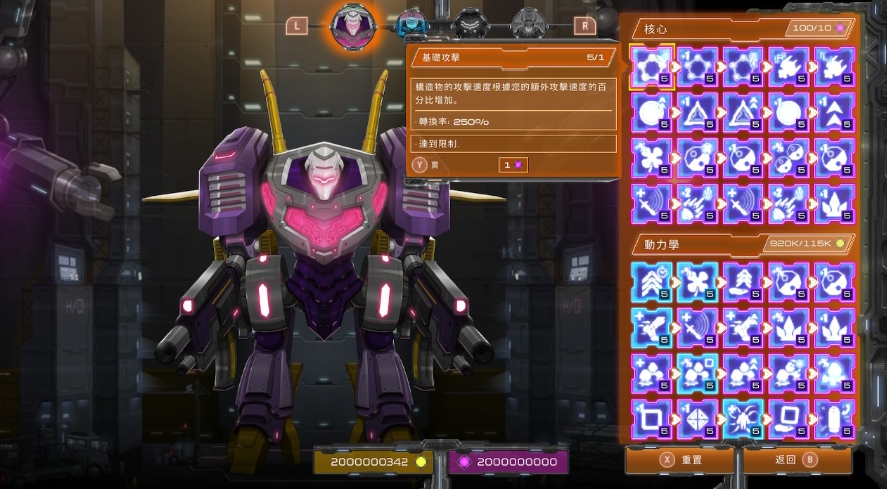Image resolution: width=887 pixels, height=489 pixels.
Task: Choose the bomb skill in the core grid
Action: pos(651,113)
